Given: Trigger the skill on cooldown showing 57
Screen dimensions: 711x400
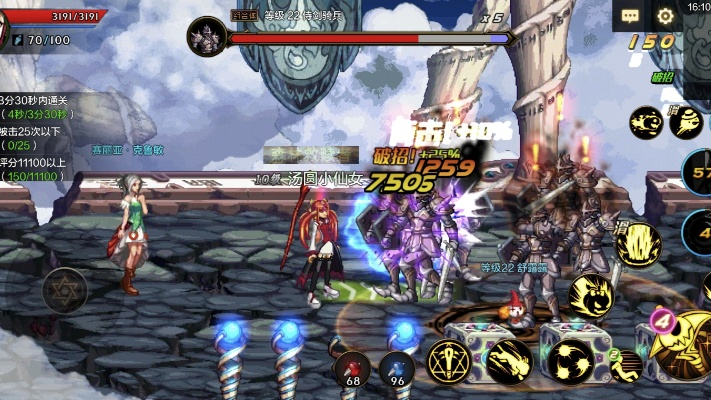Looking at the screenshot, I should coord(697,172).
